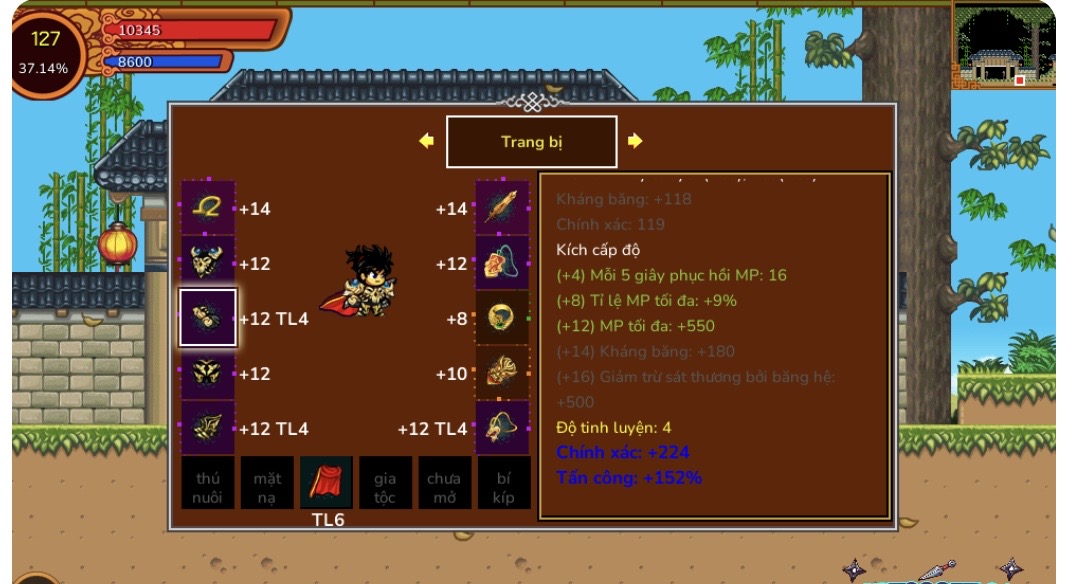Select the boots +12 TL4 slot on left
Screen dimensions: 1065x584
208,428
